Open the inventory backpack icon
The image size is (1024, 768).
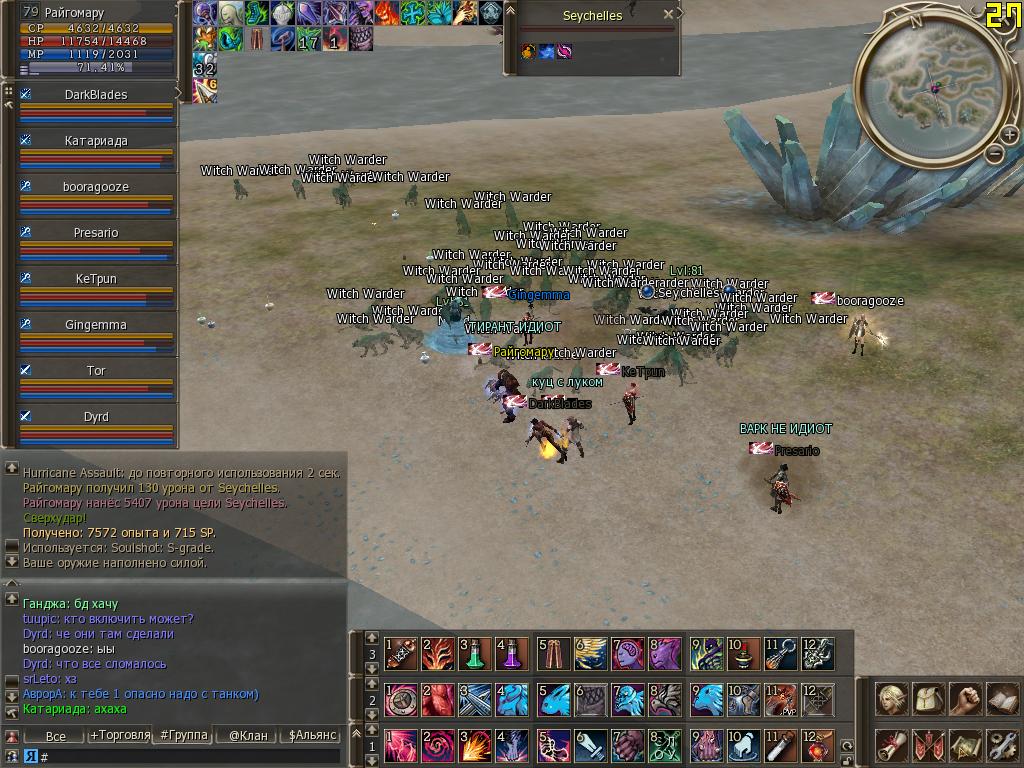click(928, 698)
